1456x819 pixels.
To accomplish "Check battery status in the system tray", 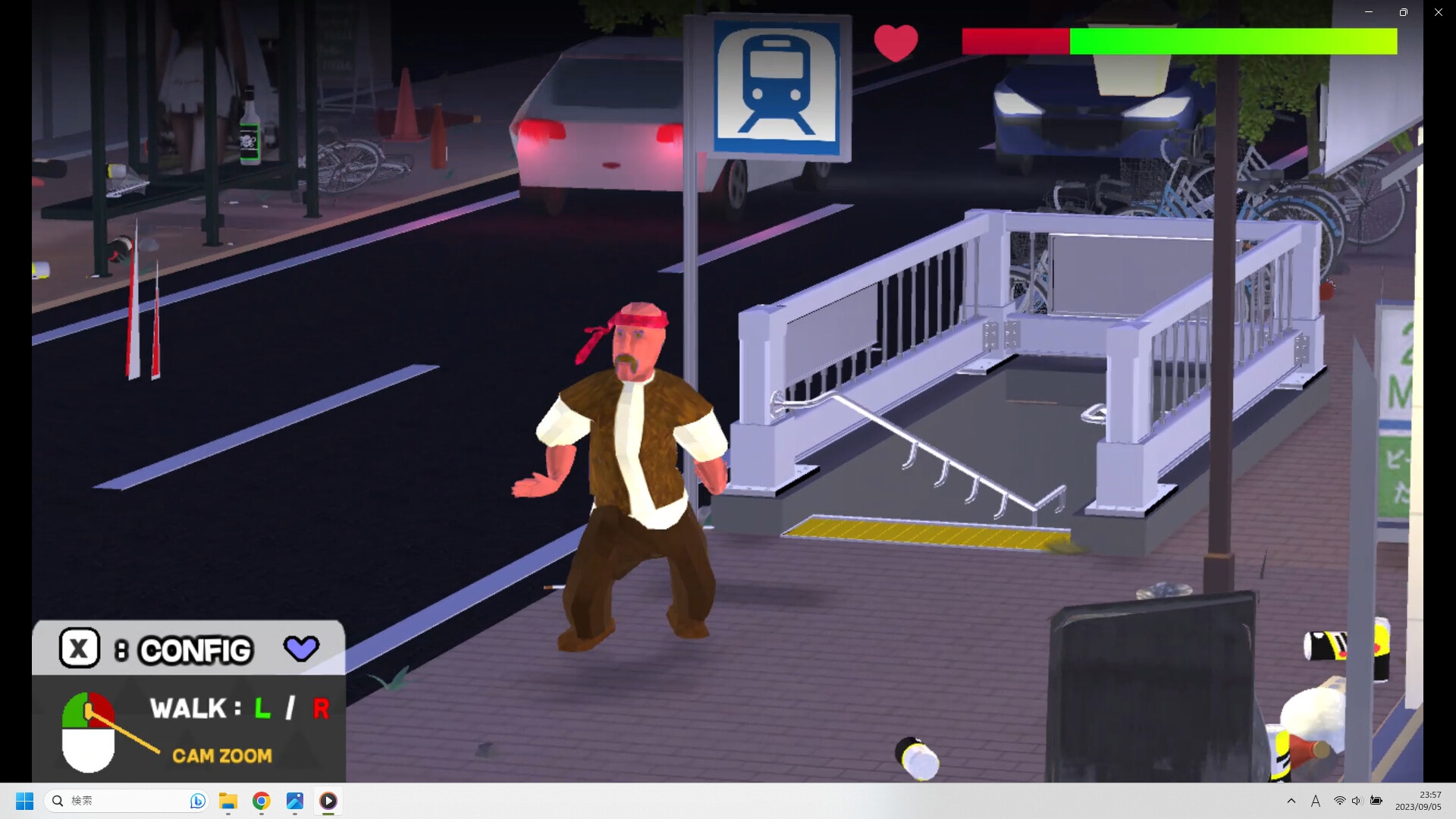I will (x=1376, y=801).
